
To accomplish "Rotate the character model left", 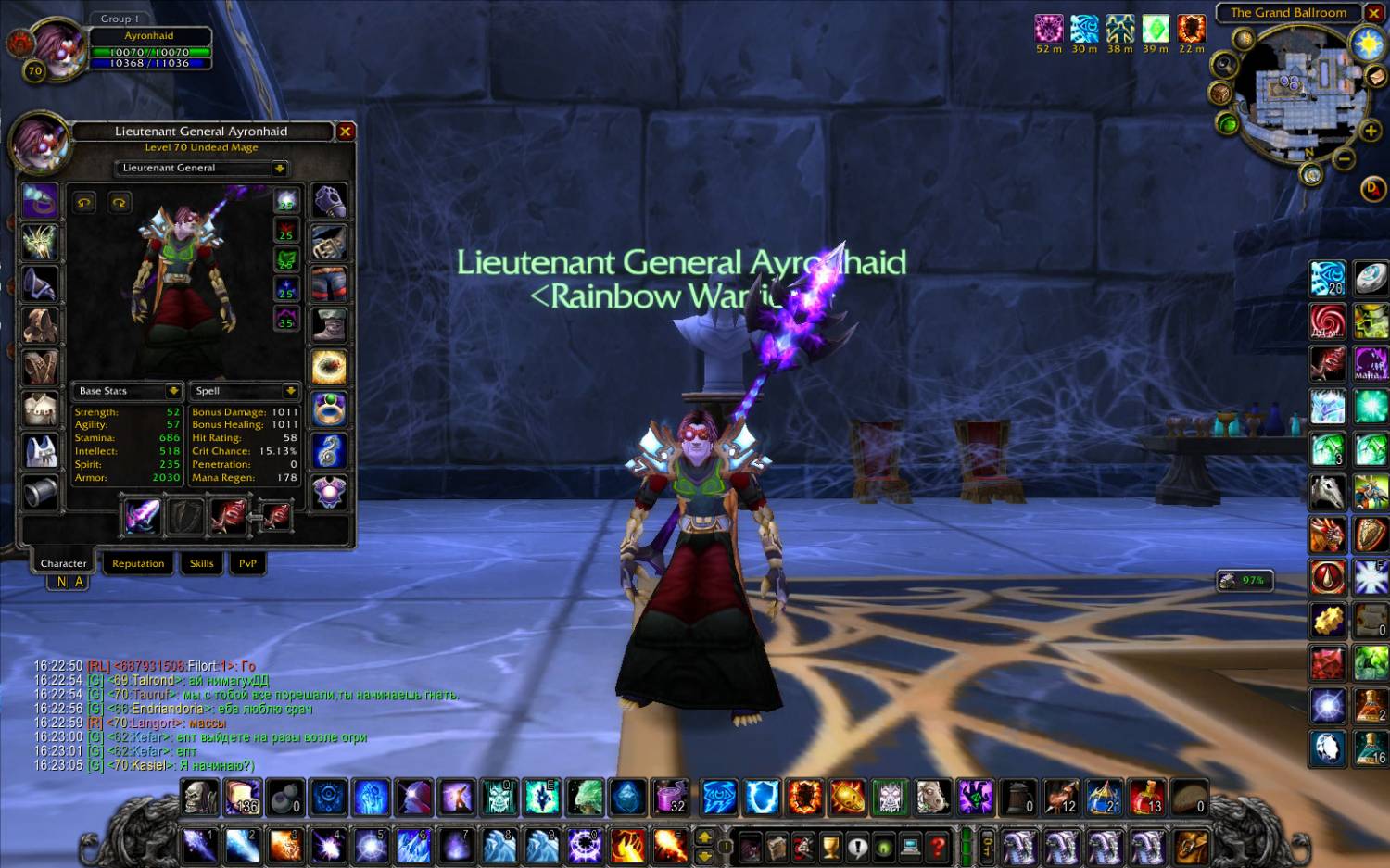I will click(x=85, y=203).
